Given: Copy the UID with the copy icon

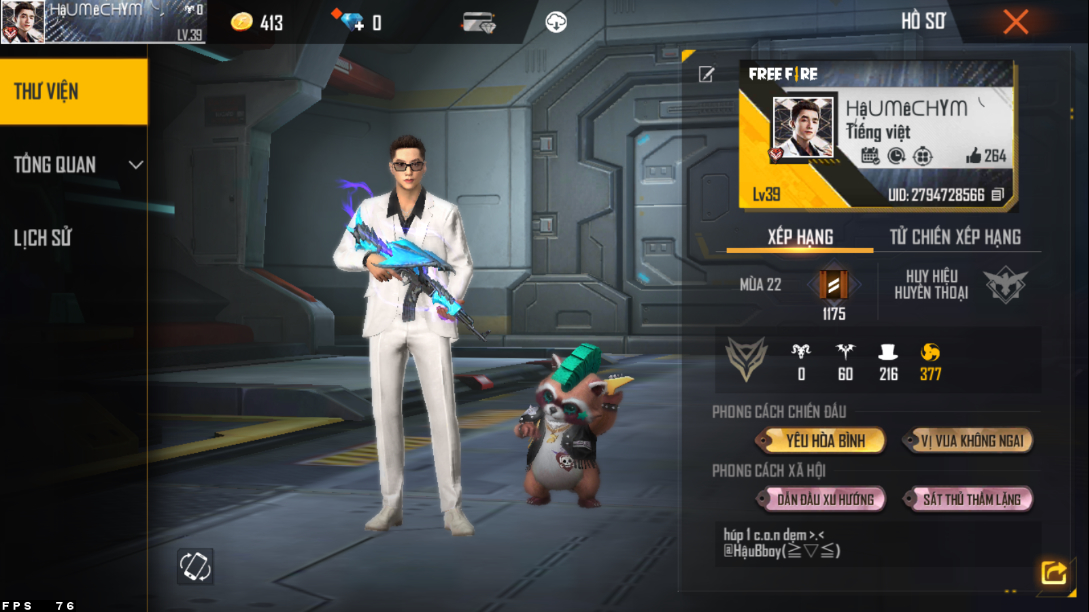Looking at the screenshot, I should click(x=997, y=195).
